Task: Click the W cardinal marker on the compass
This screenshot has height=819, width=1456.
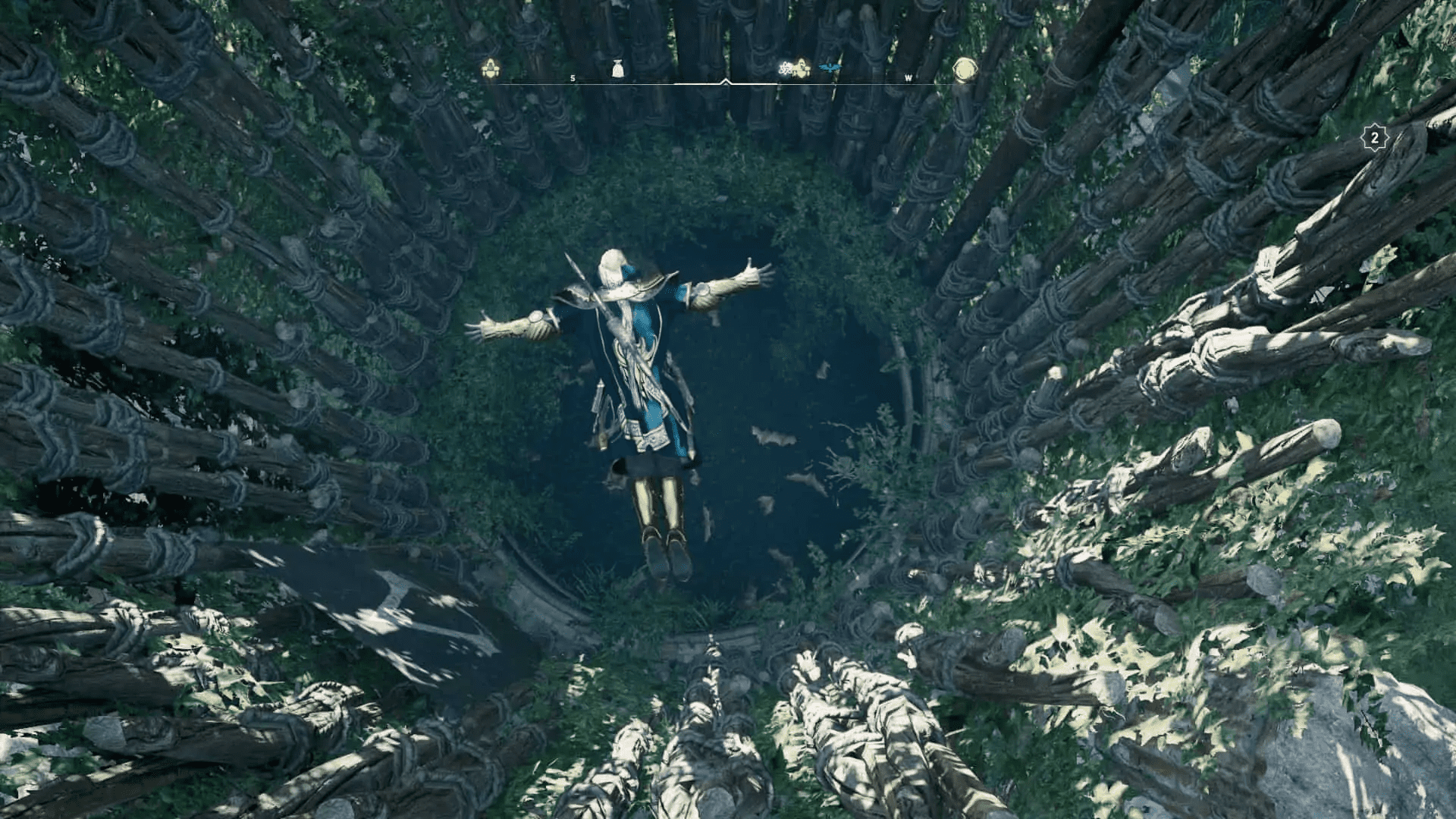Action: [908, 77]
